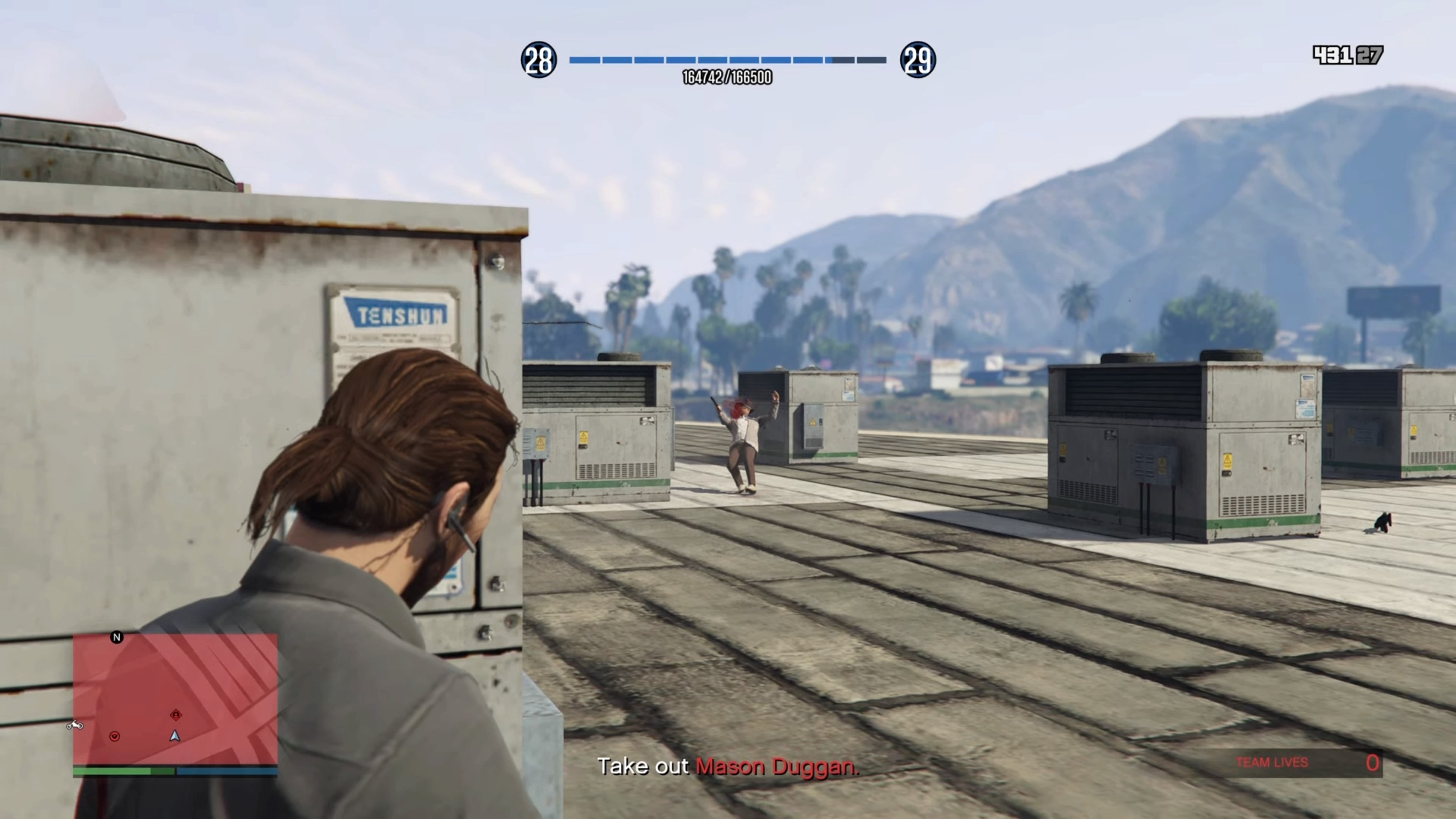Screen dimensions: 1456x819
Task: Click the north compass indicator on the minimap
Action: click(x=118, y=637)
